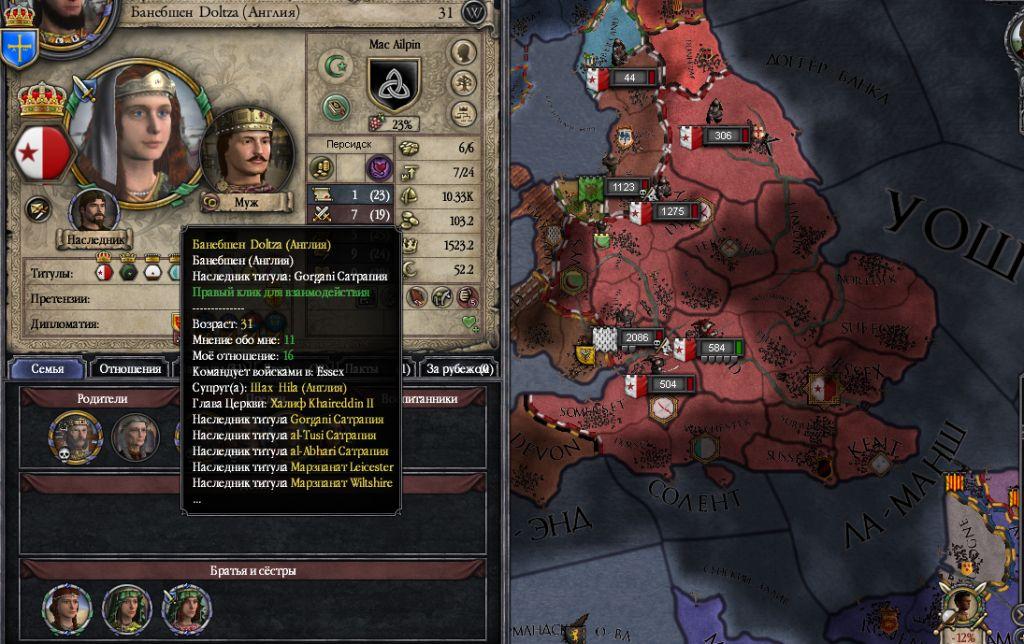Open the Отношения tab

point(130,369)
